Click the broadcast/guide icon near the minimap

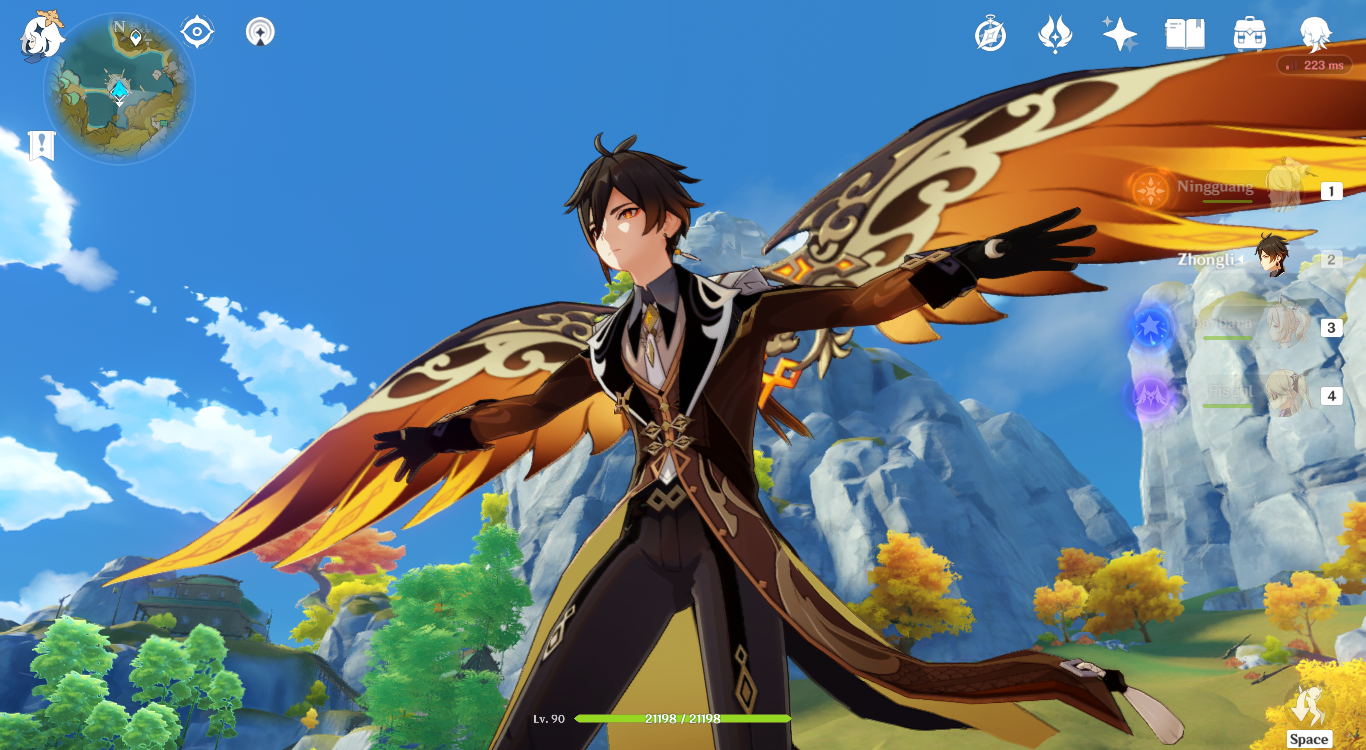tap(258, 30)
